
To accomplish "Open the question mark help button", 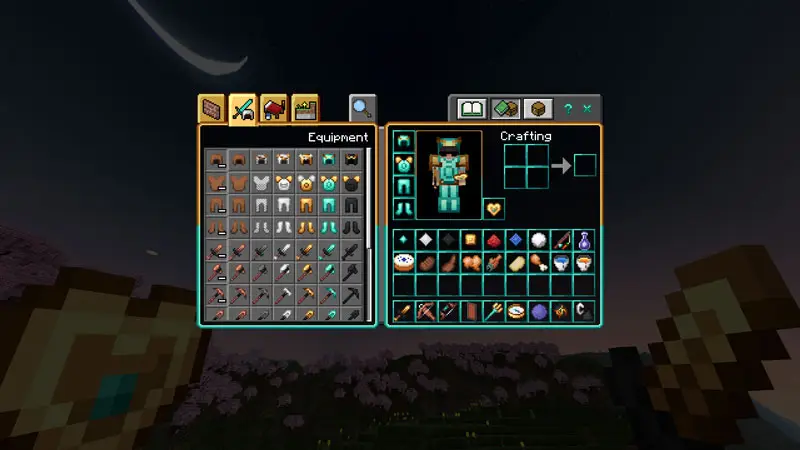I will tap(568, 108).
